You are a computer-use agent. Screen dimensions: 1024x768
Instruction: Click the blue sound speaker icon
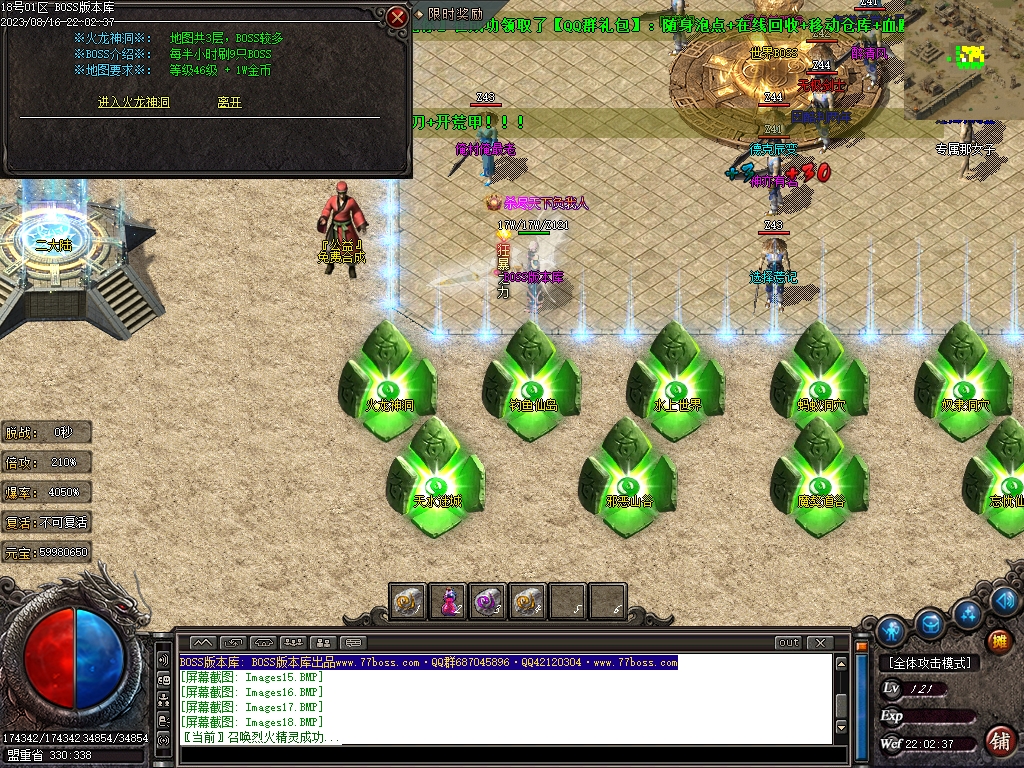click(x=1005, y=600)
